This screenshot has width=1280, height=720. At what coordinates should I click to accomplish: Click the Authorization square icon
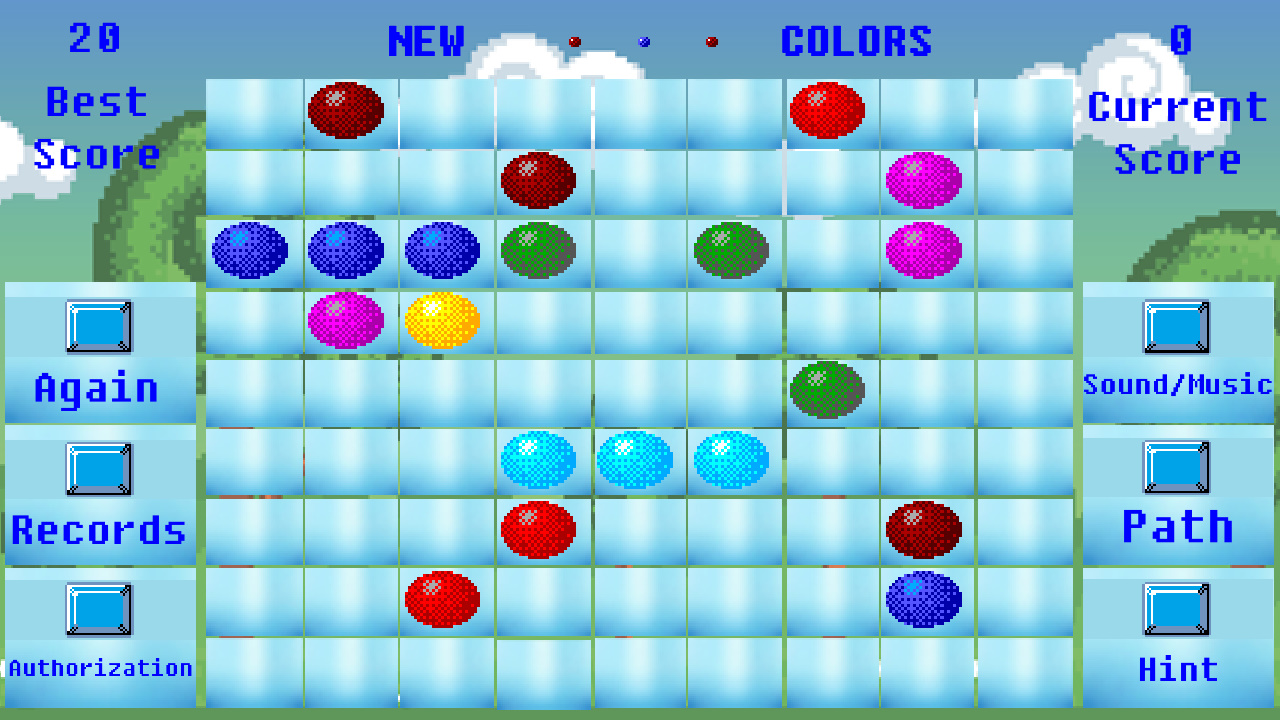[x=97, y=608]
